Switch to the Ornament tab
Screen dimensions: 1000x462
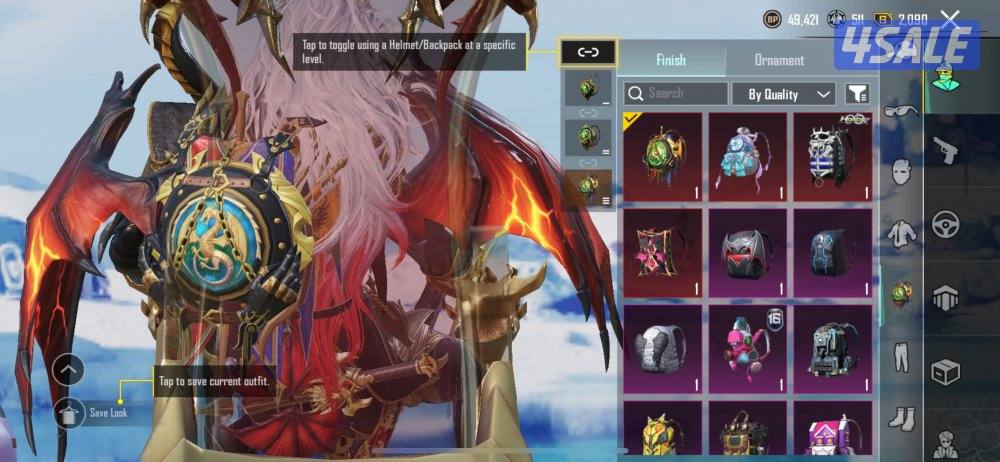click(779, 60)
